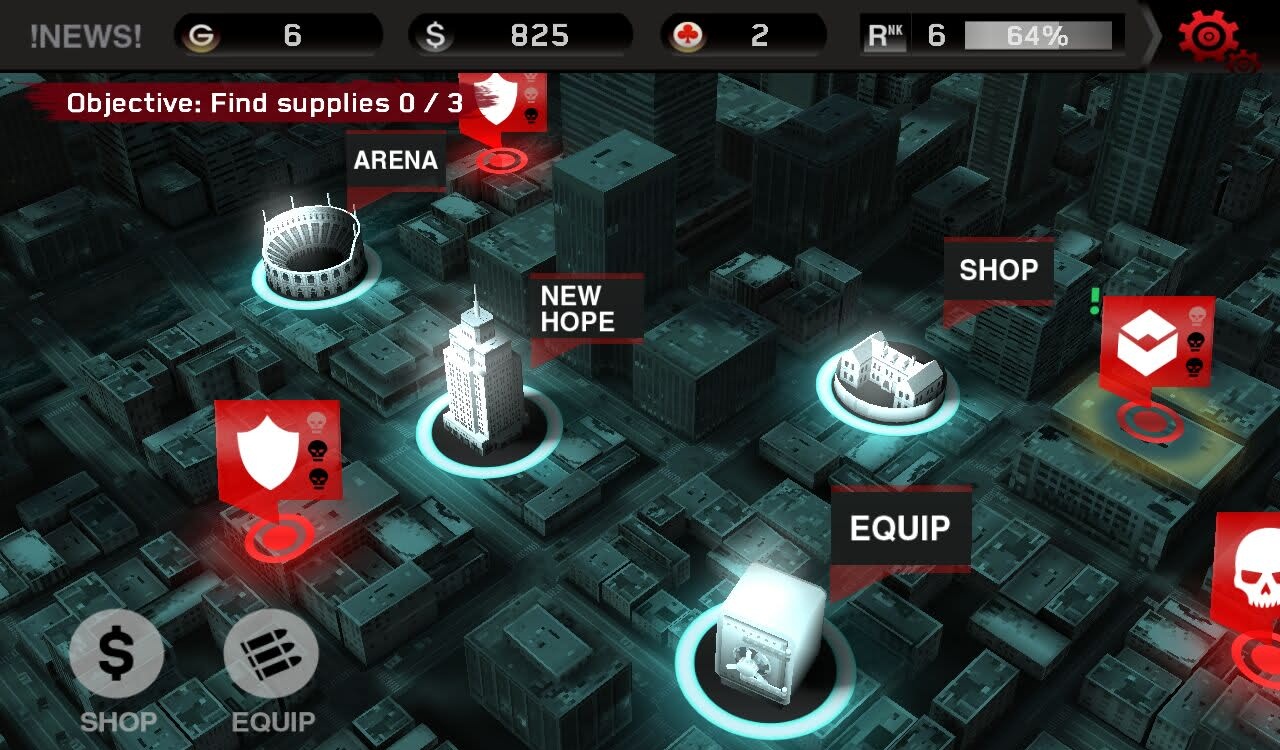Viewport: 1280px width, 750px height.
Task: Click the green exclamation near the crate mission
Action: 1093,300
